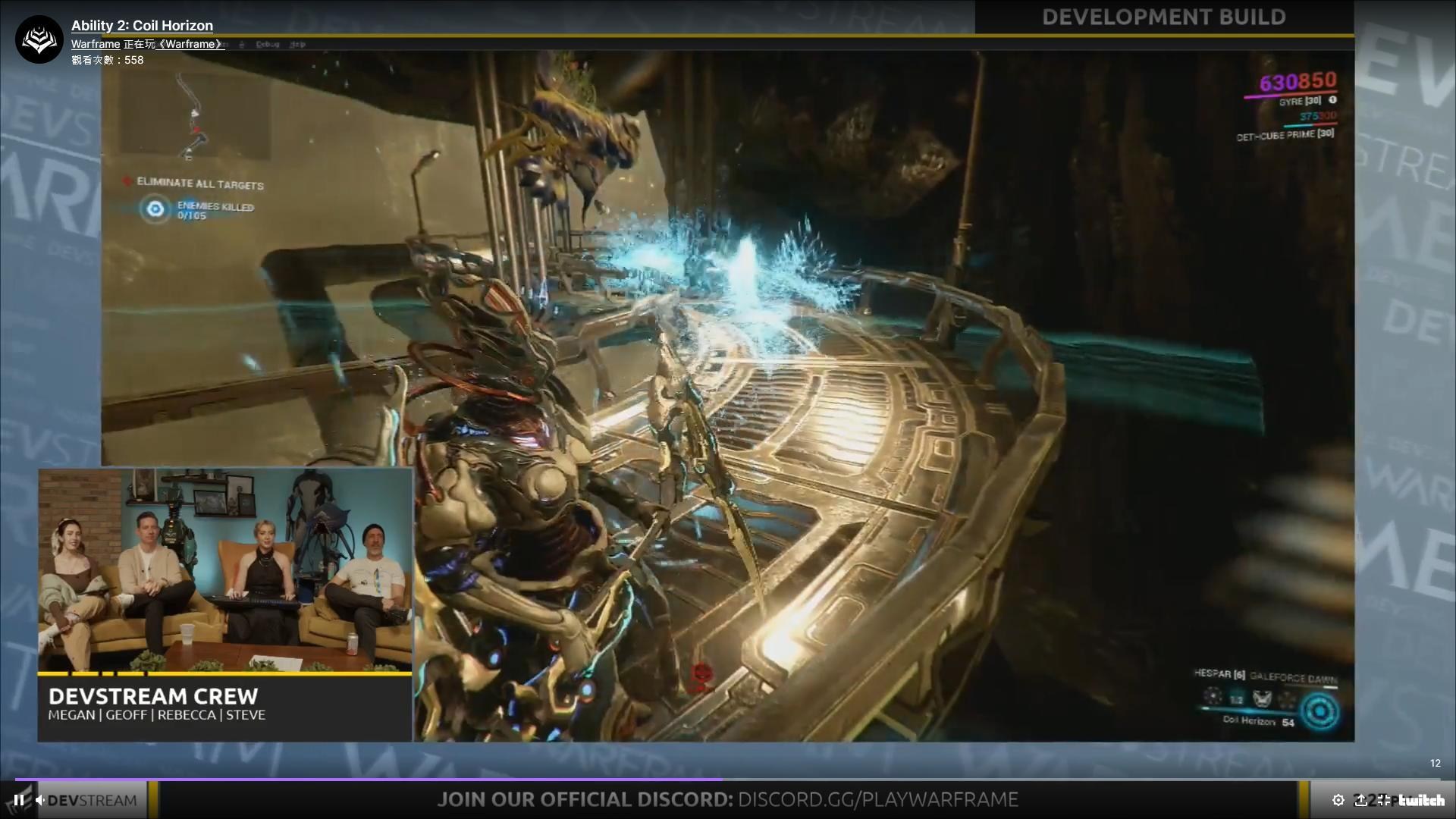Screen dimensions: 1456x819
Task: Open the player settings via the gear icon
Action: click(x=1338, y=800)
